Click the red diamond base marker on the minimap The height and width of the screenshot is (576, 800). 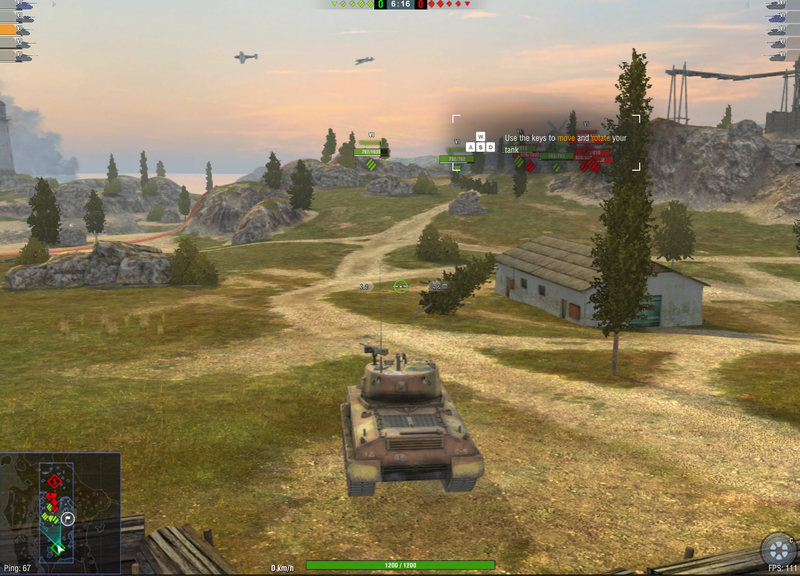coord(54,481)
